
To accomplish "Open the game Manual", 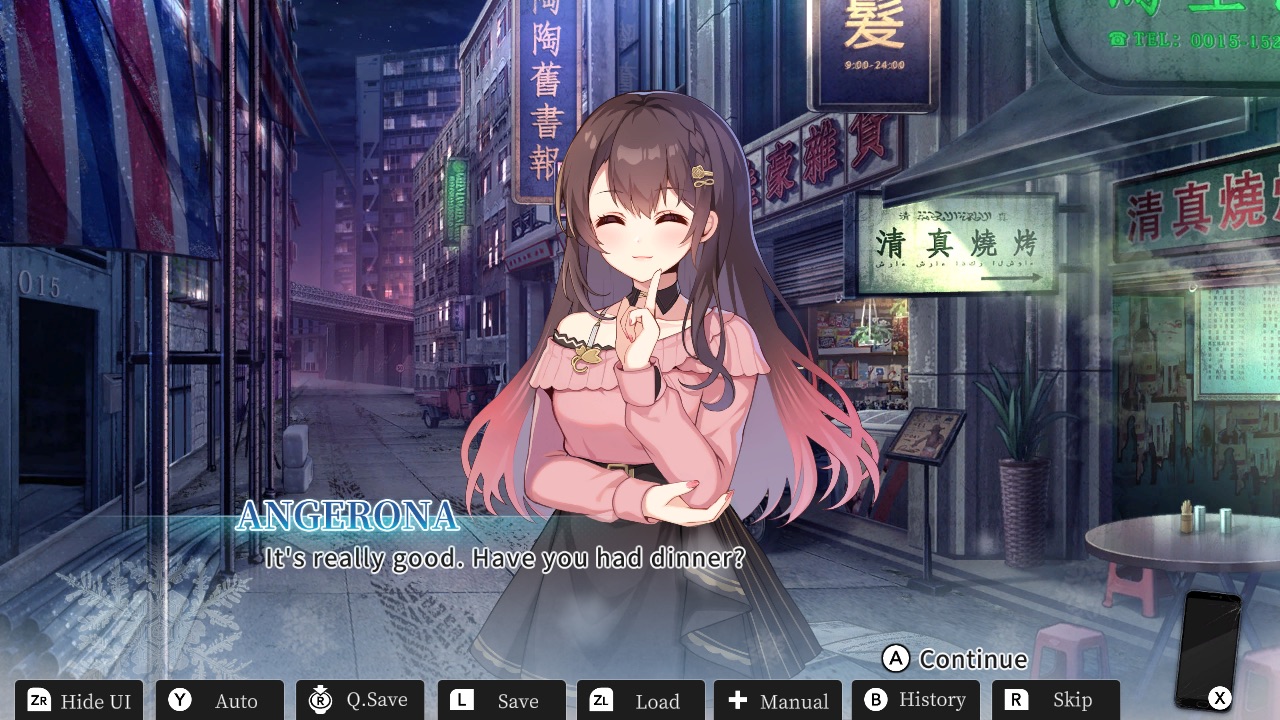I will tap(778, 700).
